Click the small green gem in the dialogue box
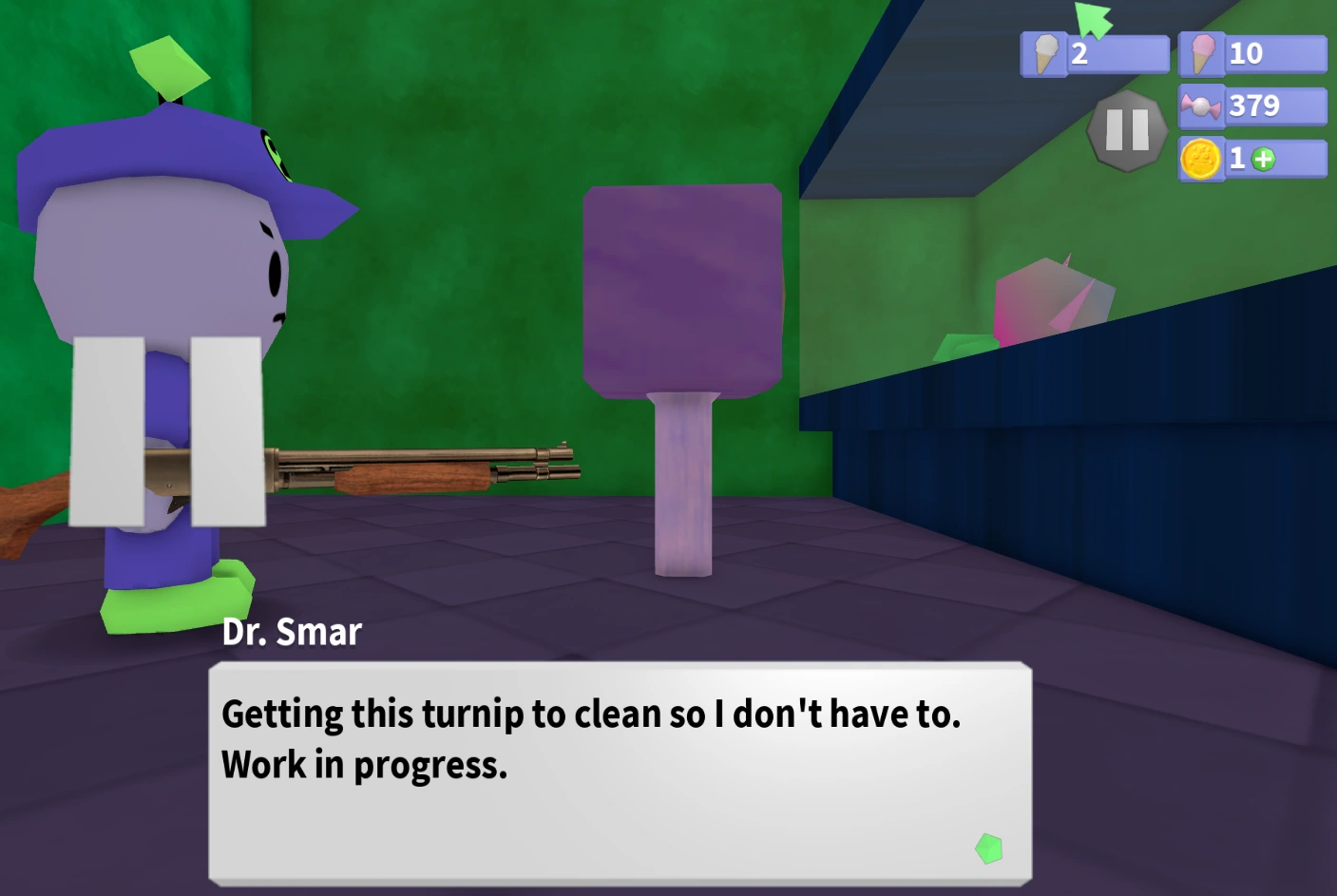Screen dimensions: 1337x896 (988, 846)
